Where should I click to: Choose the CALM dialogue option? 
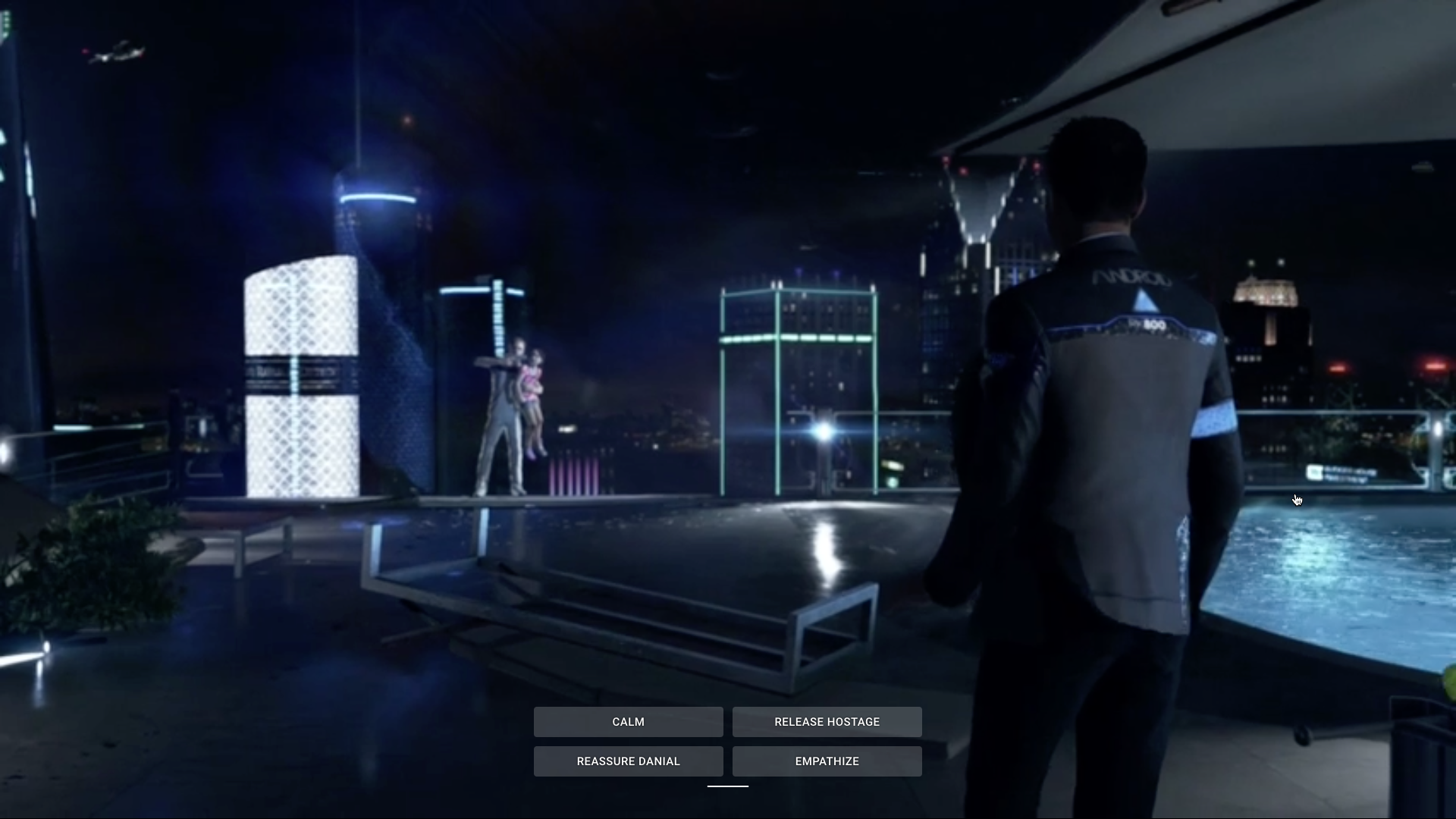pyautogui.click(x=628, y=722)
